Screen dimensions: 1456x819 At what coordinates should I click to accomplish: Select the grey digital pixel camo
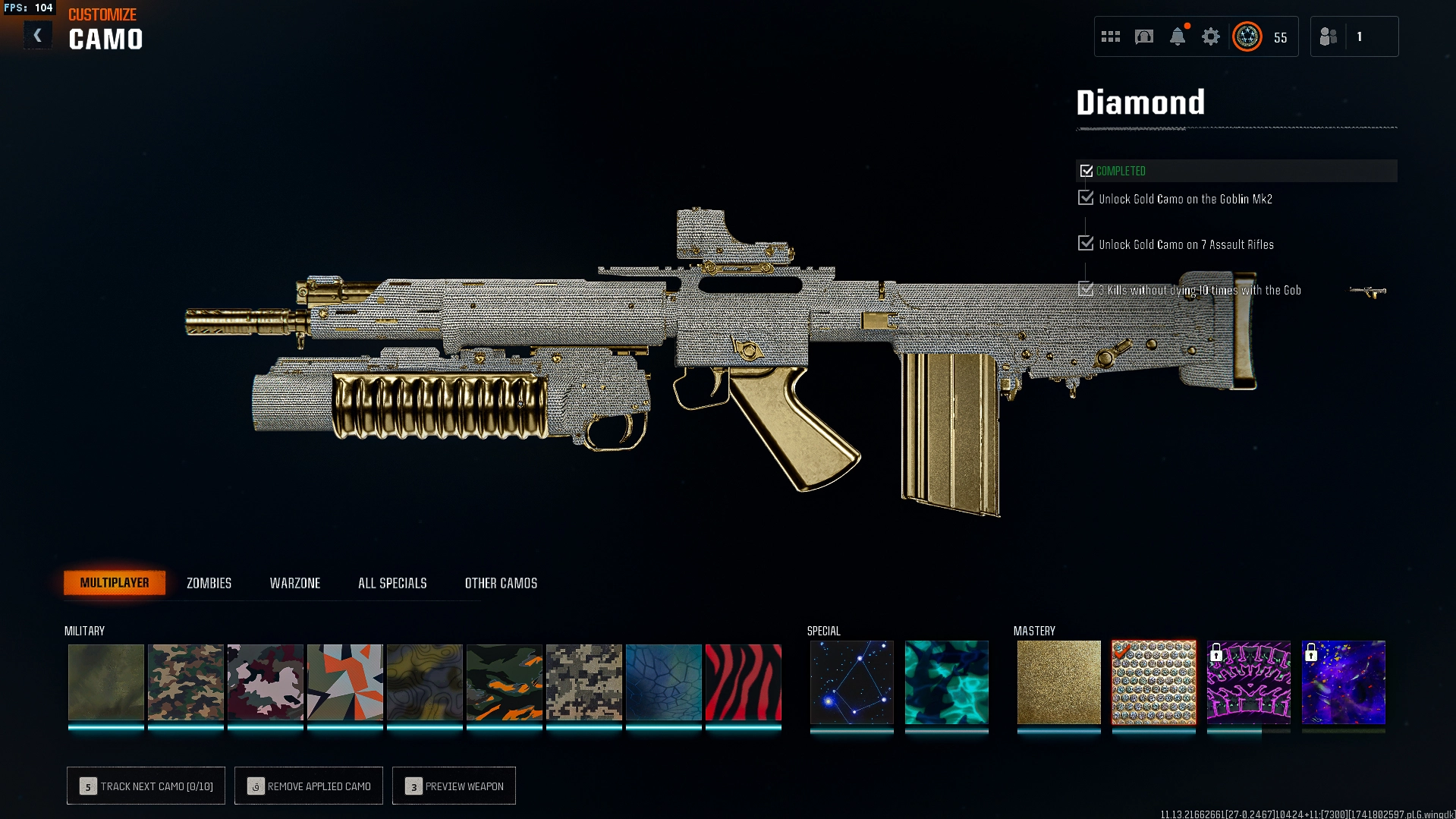point(583,682)
